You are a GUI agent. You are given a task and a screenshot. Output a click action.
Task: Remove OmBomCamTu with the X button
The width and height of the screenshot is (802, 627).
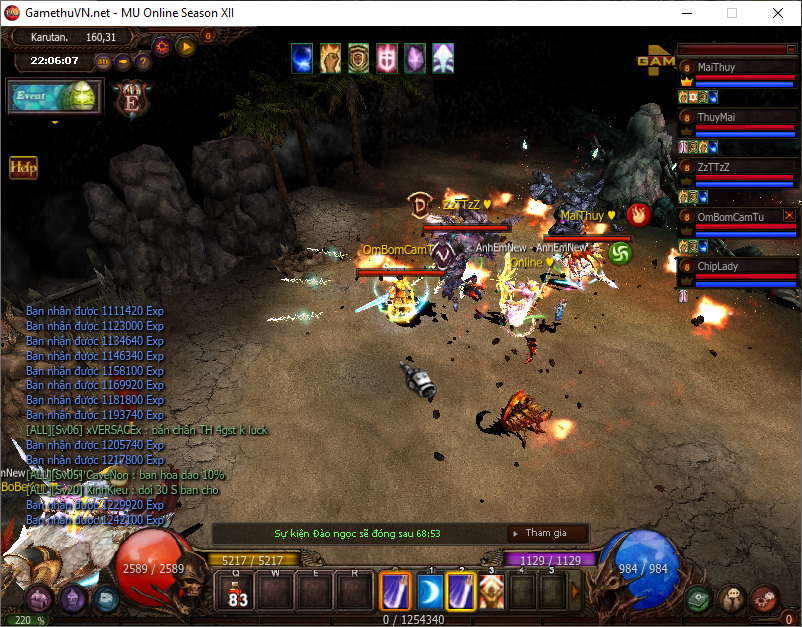click(x=789, y=215)
